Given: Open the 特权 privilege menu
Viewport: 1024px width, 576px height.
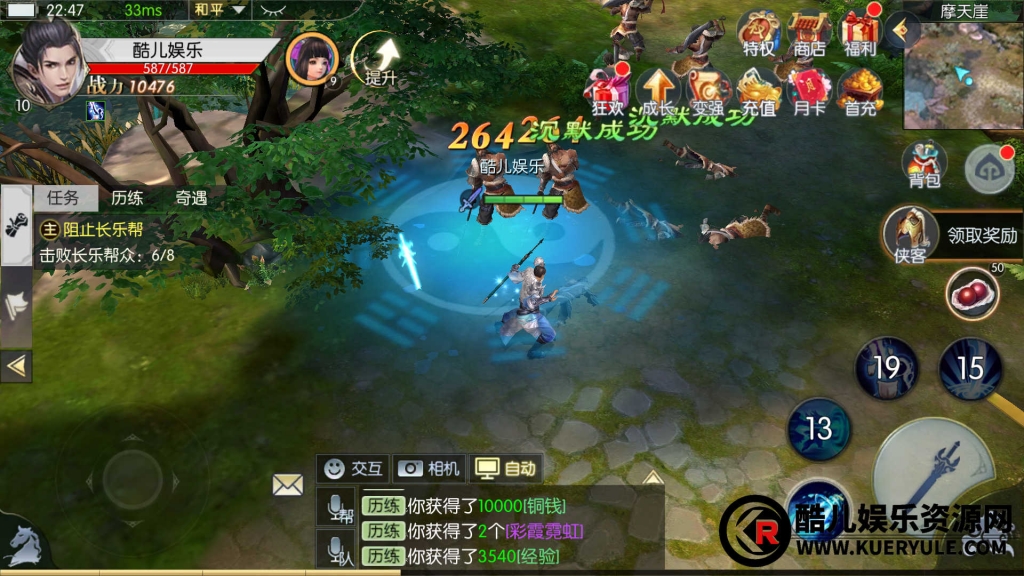Looking at the screenshot, I should coord(758,33).
